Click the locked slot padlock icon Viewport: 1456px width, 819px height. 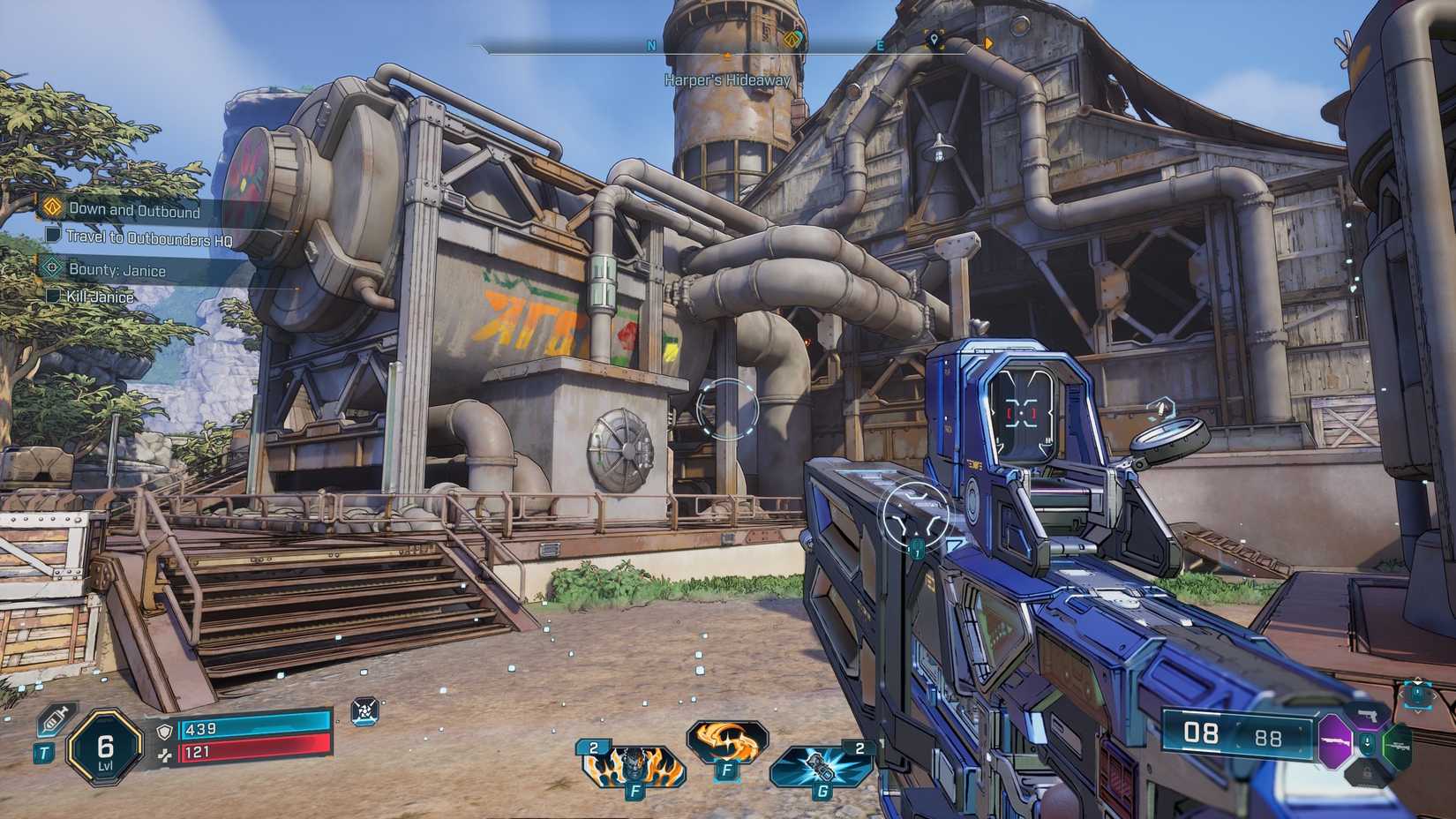1366,772
